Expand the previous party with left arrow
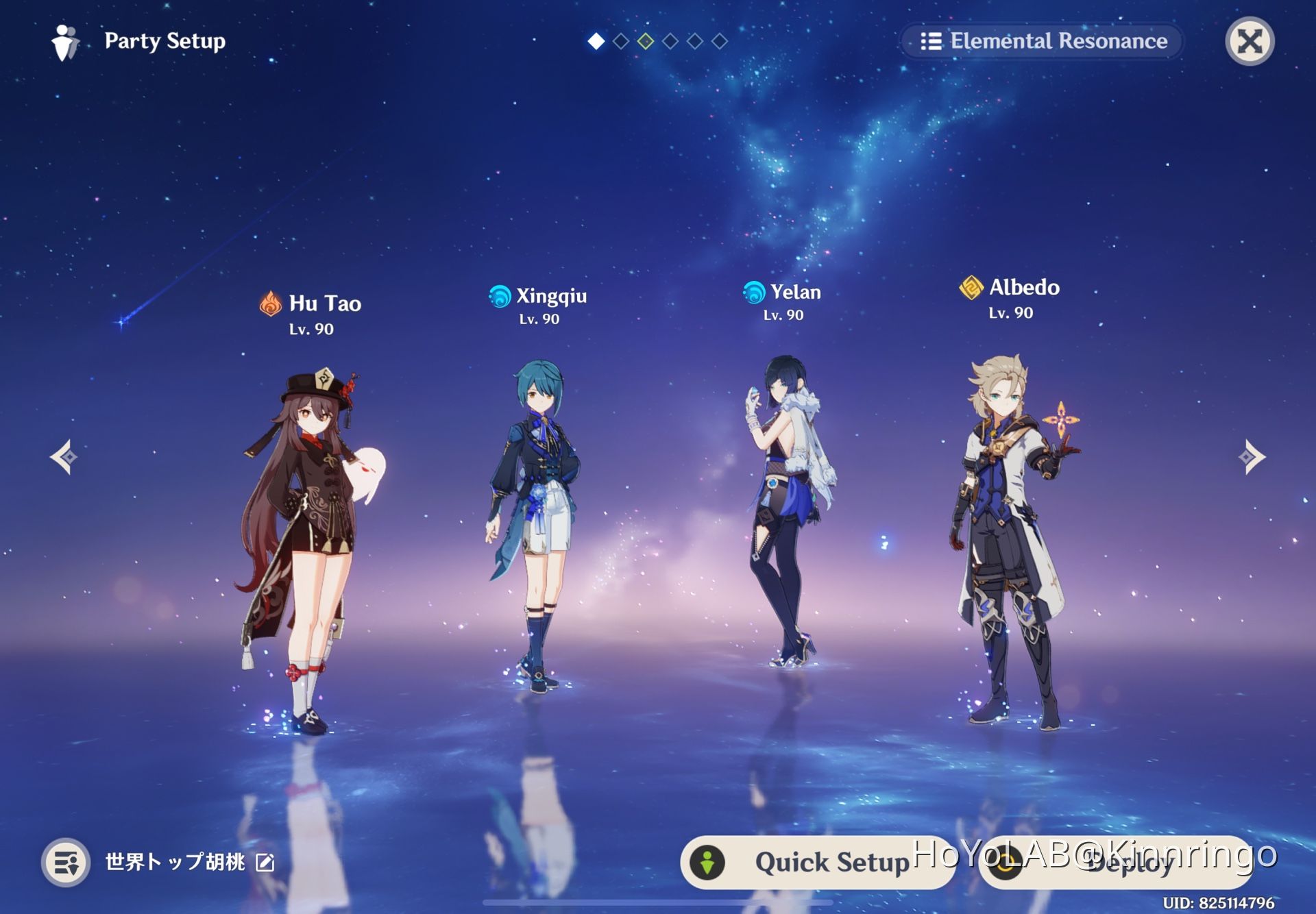The height and width of the screenshot is (914, 1316). pyautogui.click(x=62, y=456)
